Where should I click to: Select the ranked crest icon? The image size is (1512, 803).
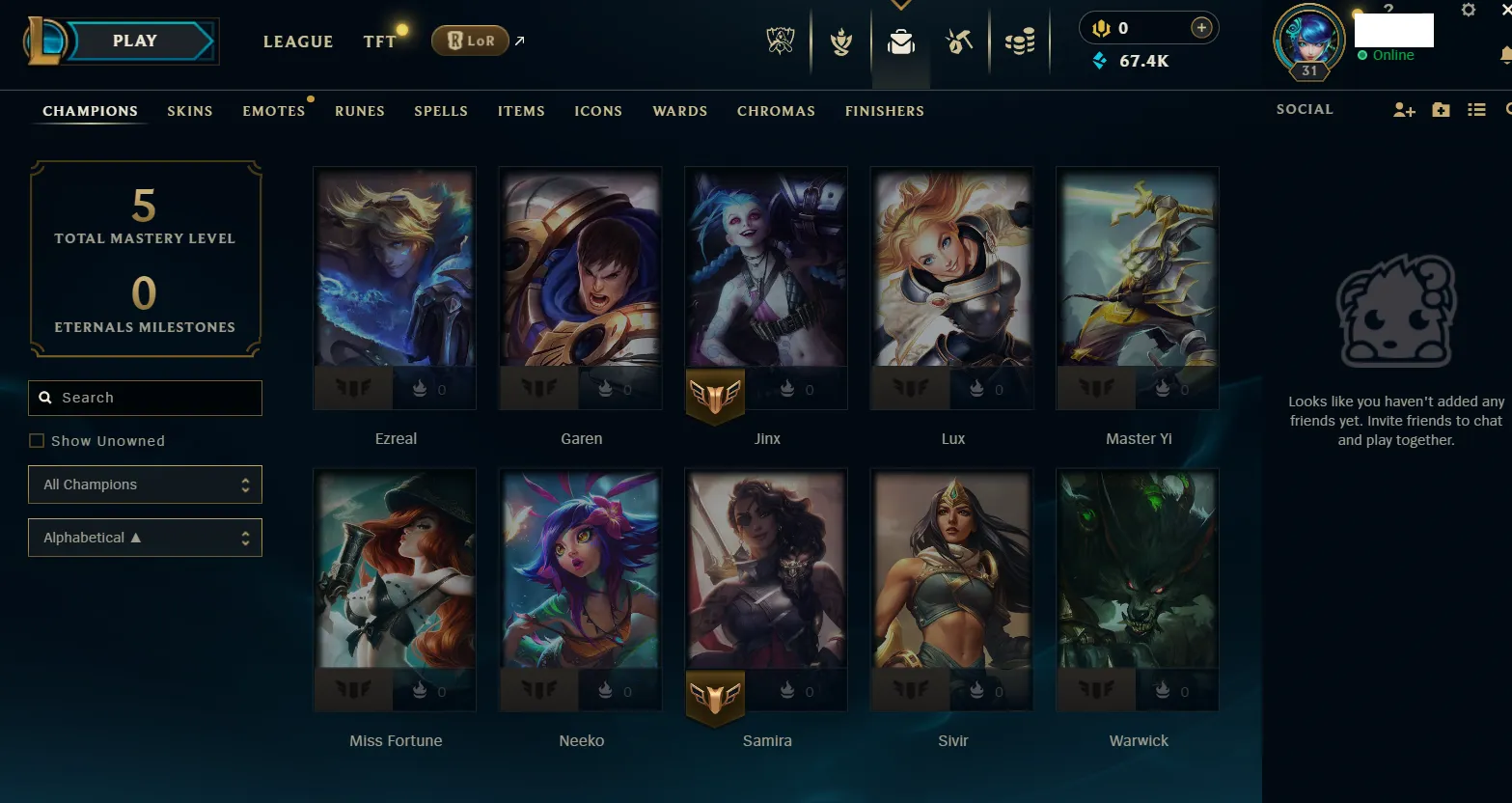(839, 41)
